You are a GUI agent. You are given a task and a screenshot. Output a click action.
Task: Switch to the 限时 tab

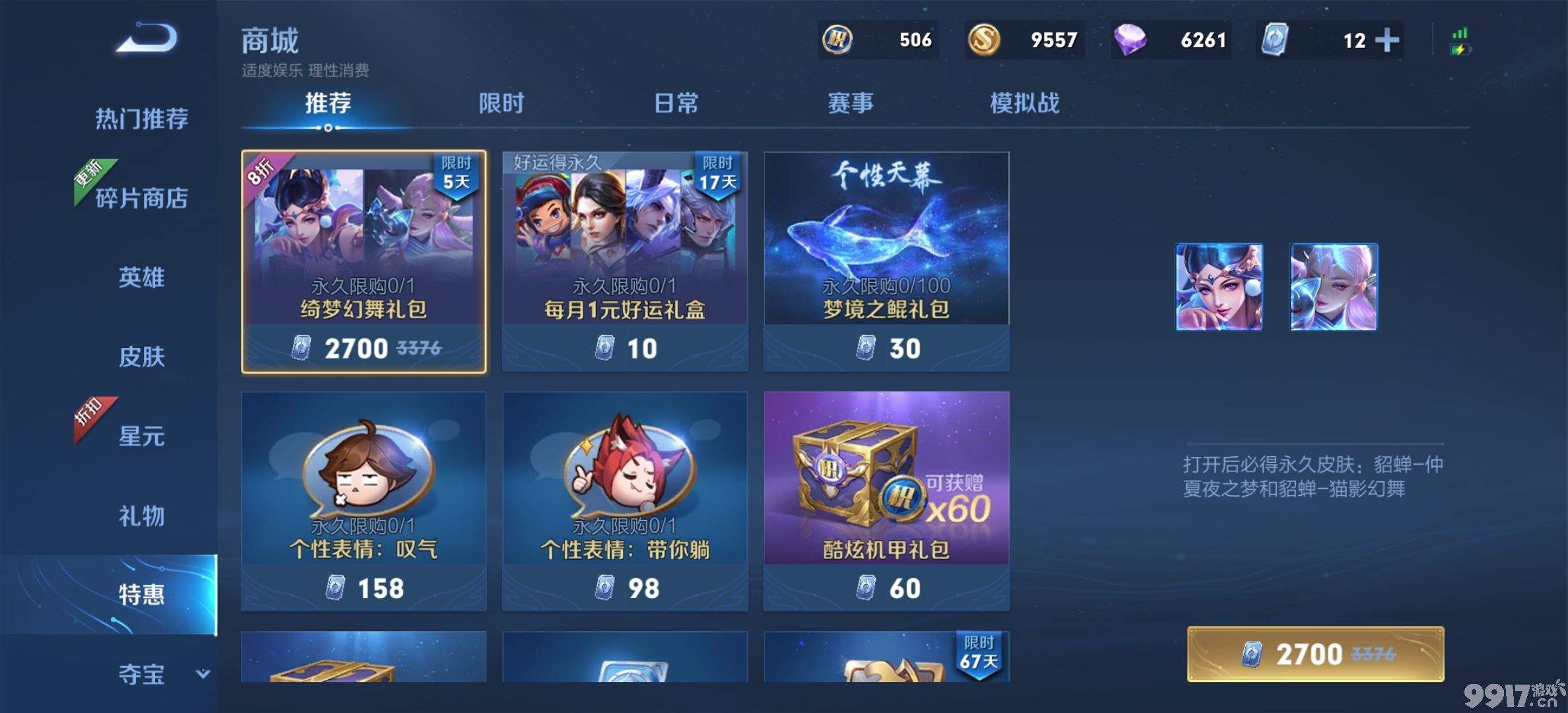[502, 103]
